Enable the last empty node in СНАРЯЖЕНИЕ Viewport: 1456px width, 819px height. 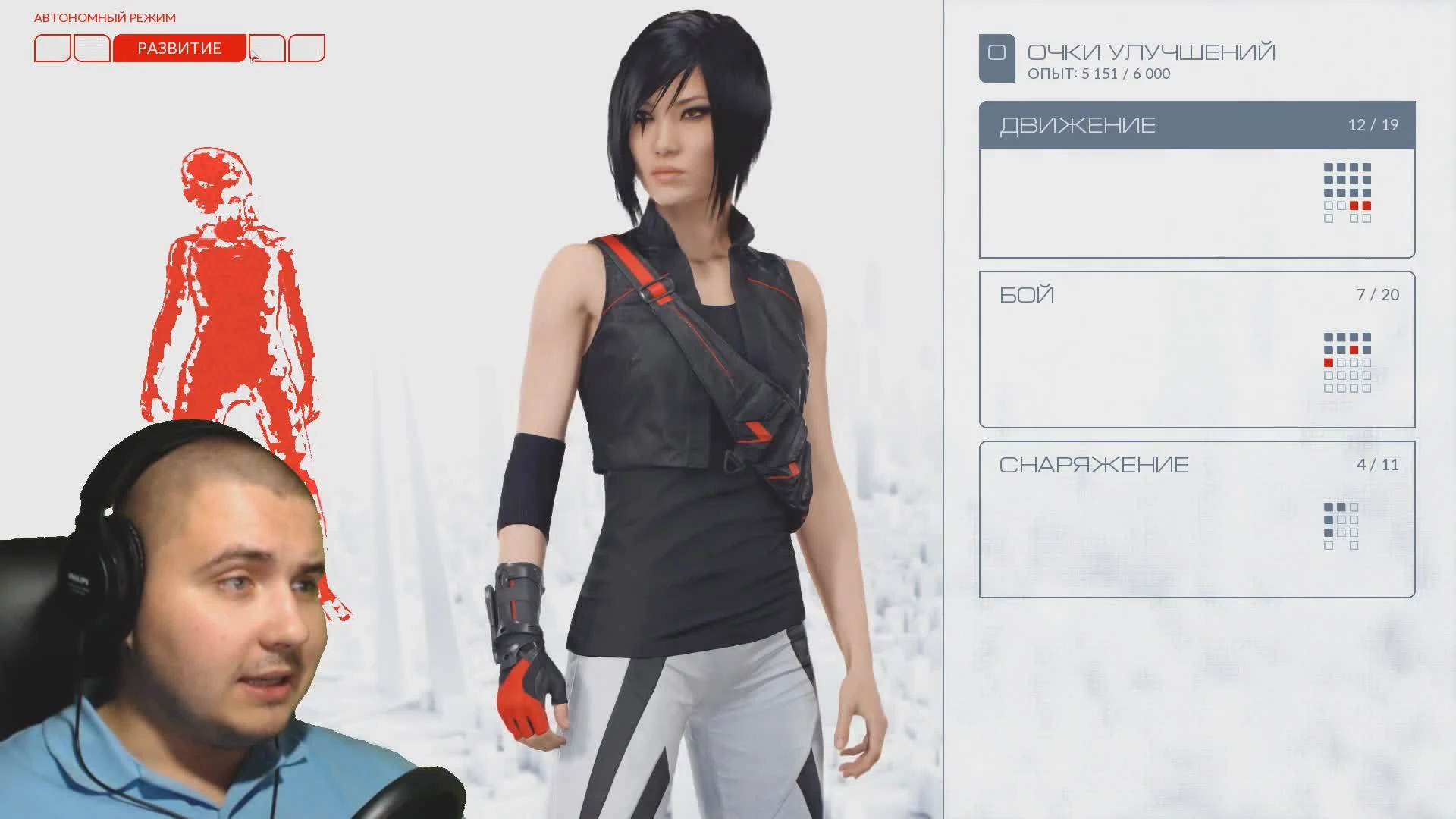[x=1354, y=545]
